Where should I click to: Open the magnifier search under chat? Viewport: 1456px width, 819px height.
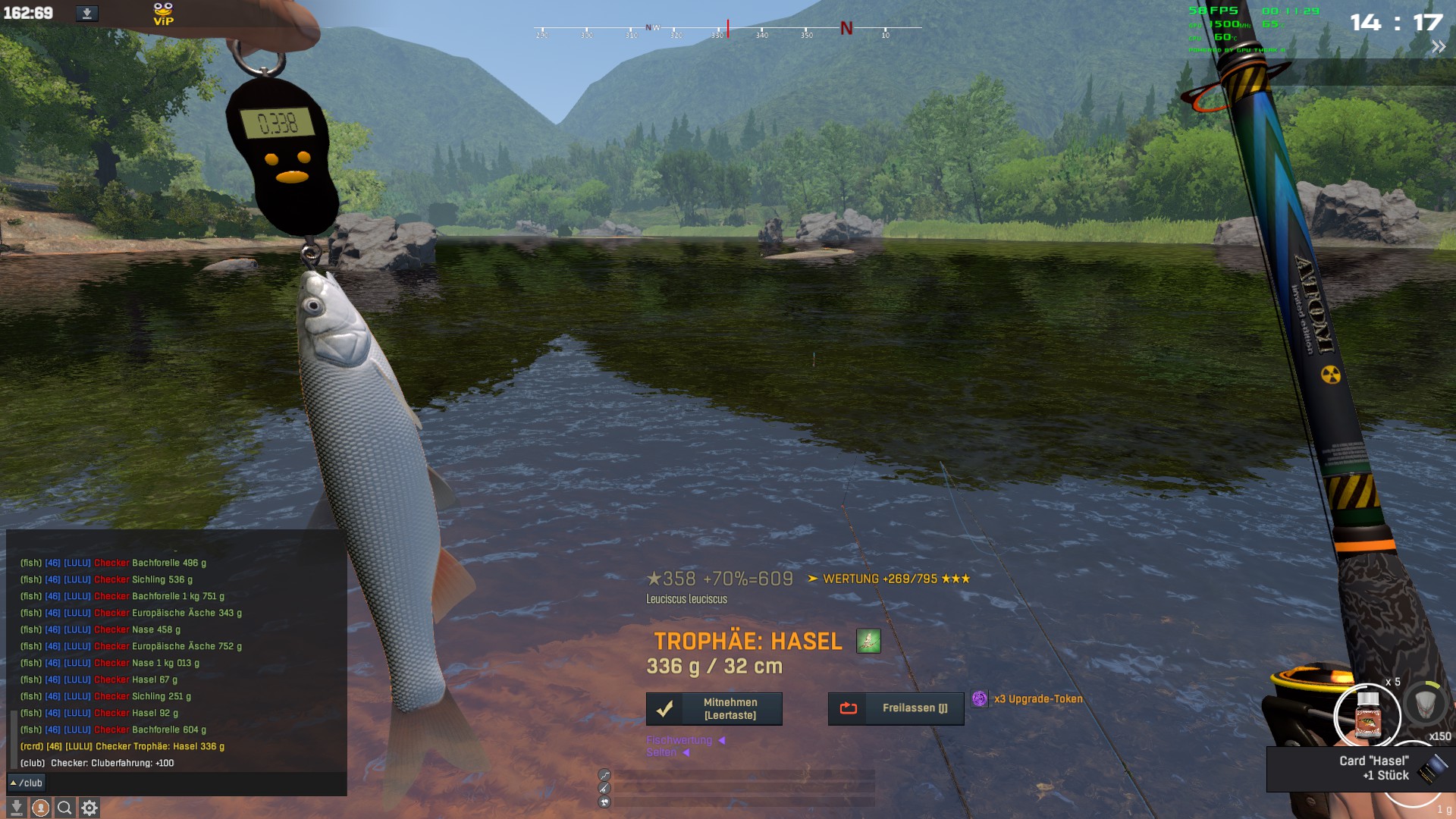tap(65, 808)
